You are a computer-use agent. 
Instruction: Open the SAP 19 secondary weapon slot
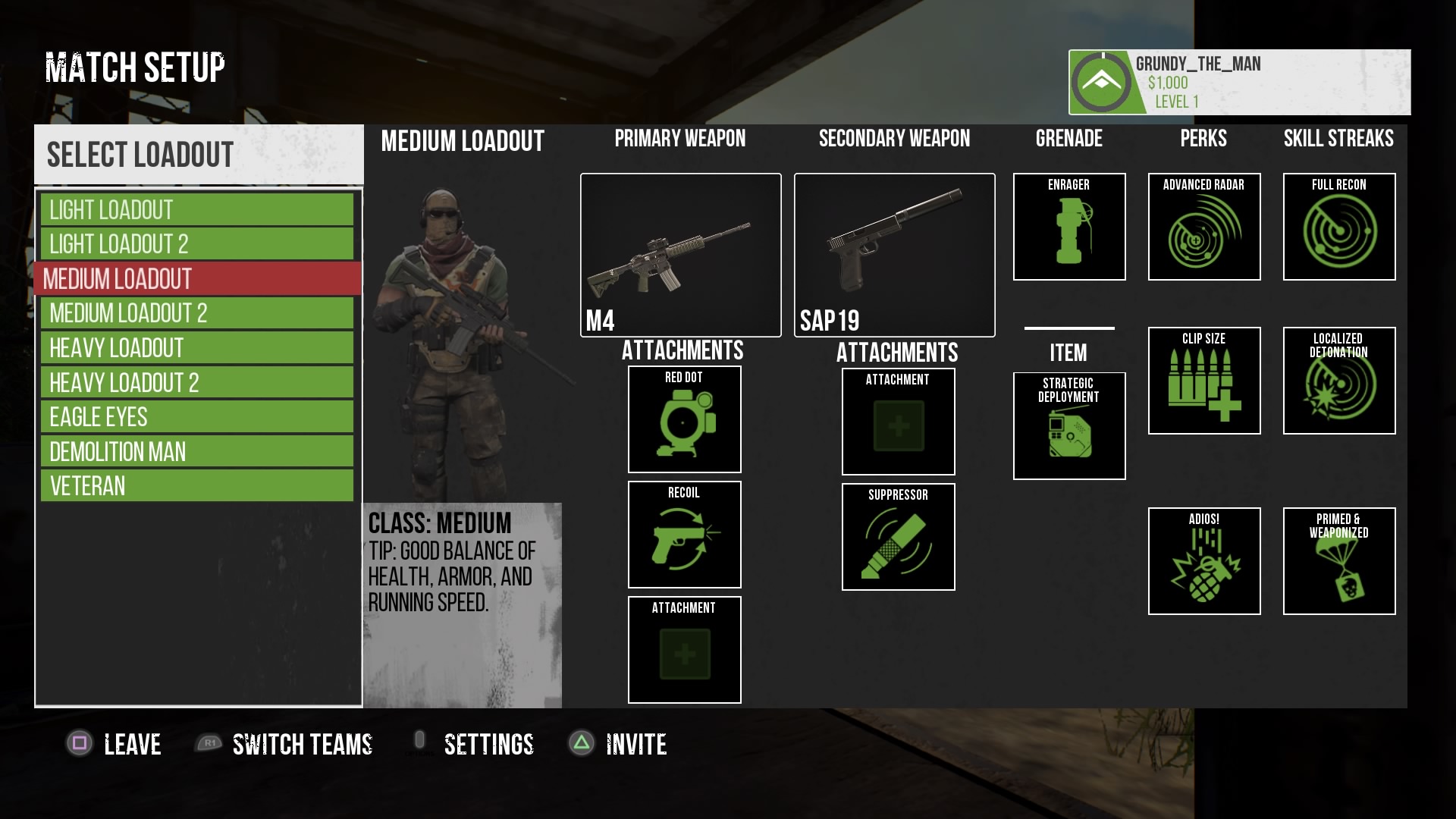point(894,255)
